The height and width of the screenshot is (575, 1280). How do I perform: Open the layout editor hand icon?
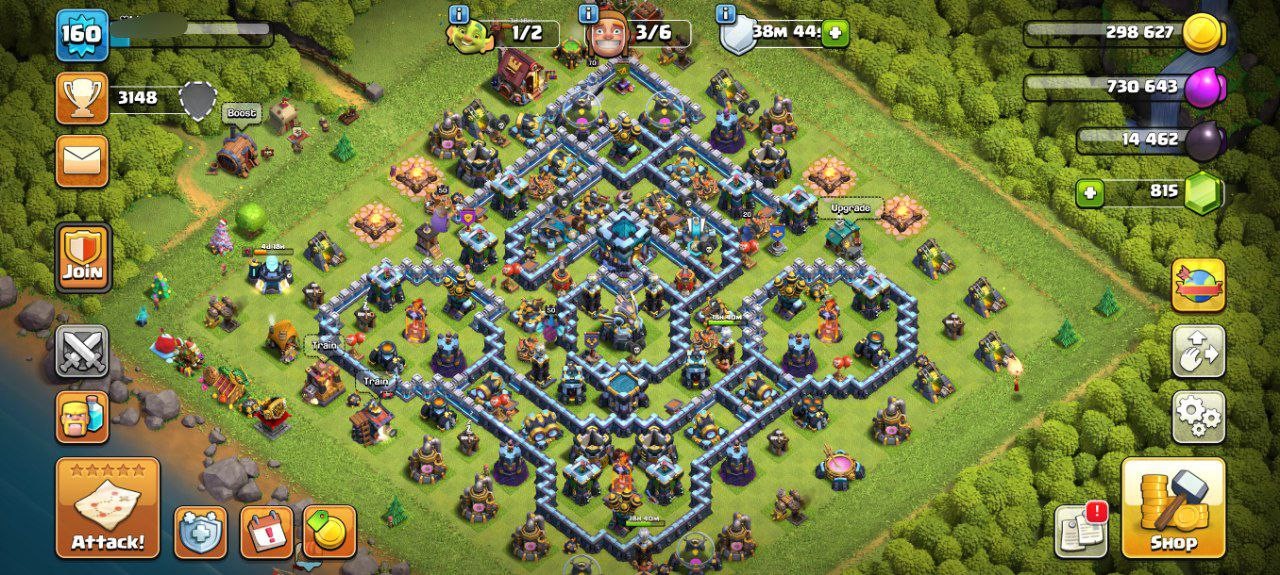pyautogui.click(x=1198, y=351)
